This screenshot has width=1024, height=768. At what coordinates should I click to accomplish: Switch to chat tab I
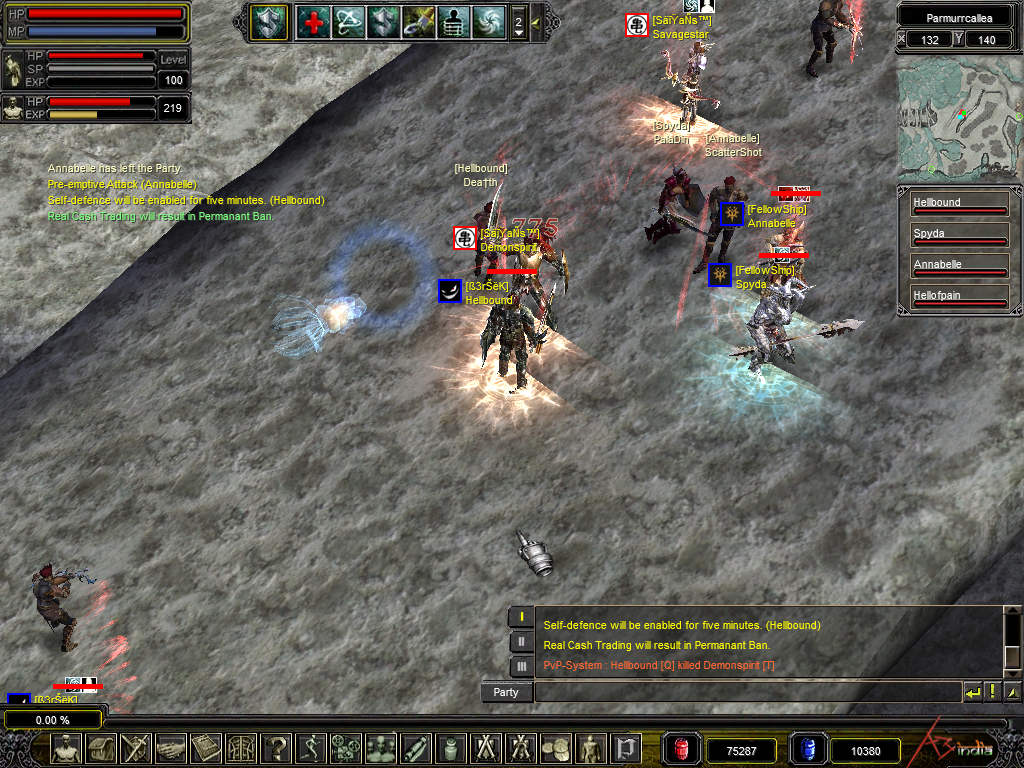(x=521, y=617)
